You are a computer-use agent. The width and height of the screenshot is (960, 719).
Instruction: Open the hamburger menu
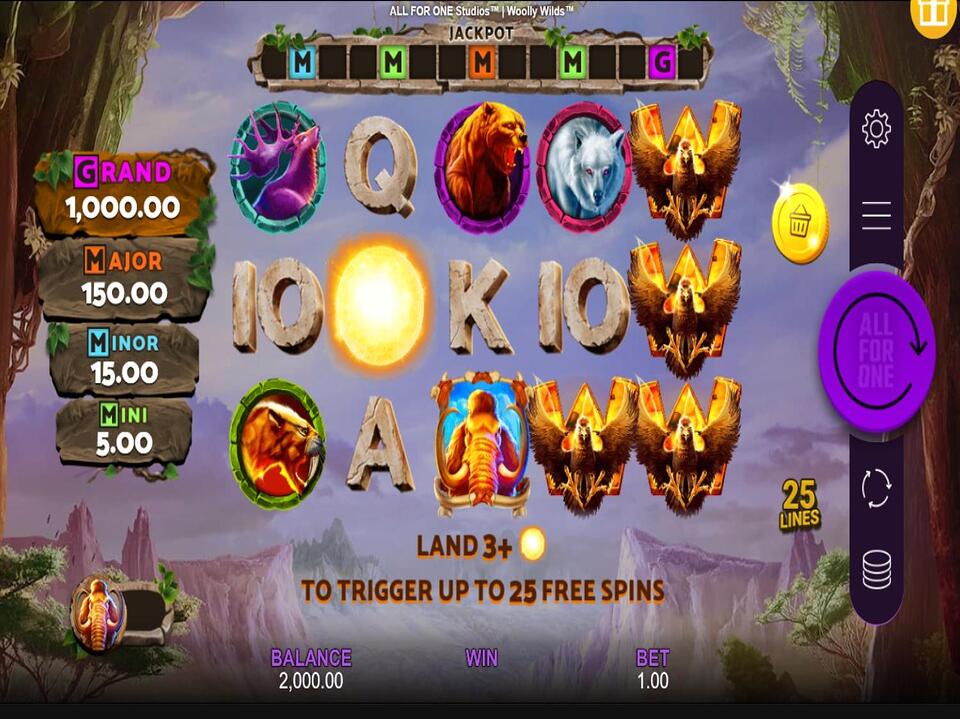[x=876, y=215]
